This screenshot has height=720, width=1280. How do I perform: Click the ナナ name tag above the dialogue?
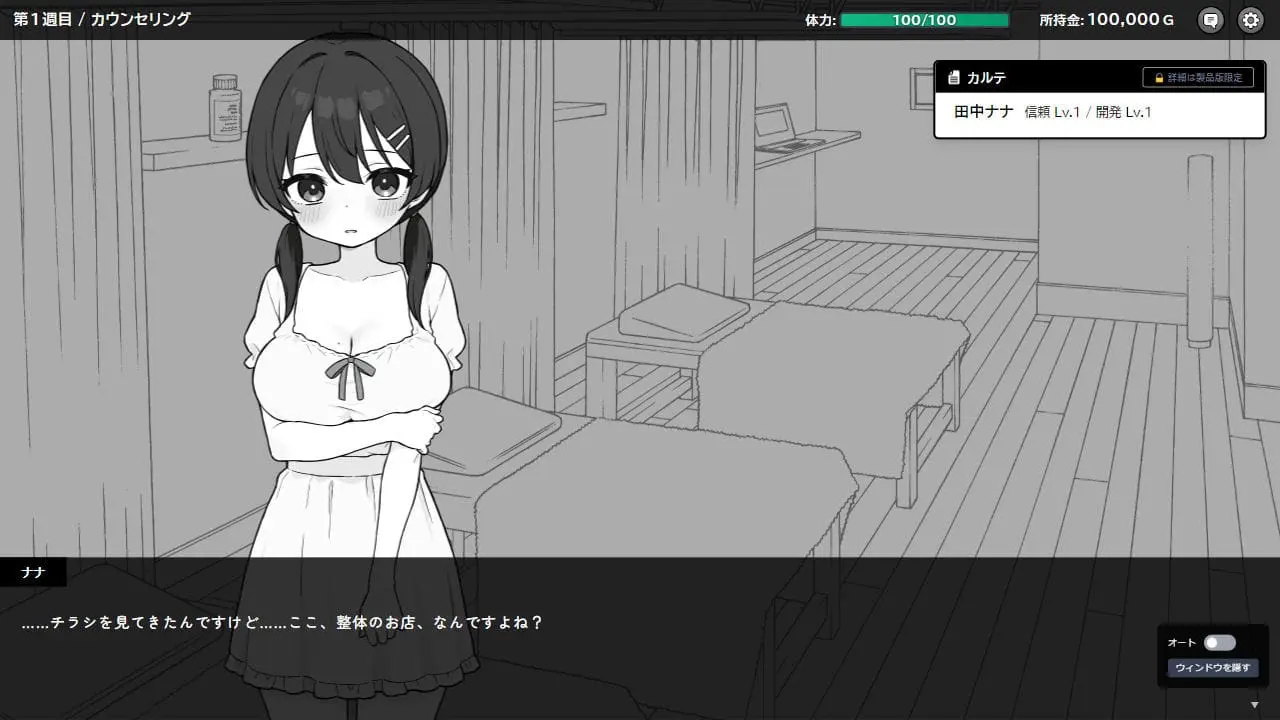click(x=33, y=571)
